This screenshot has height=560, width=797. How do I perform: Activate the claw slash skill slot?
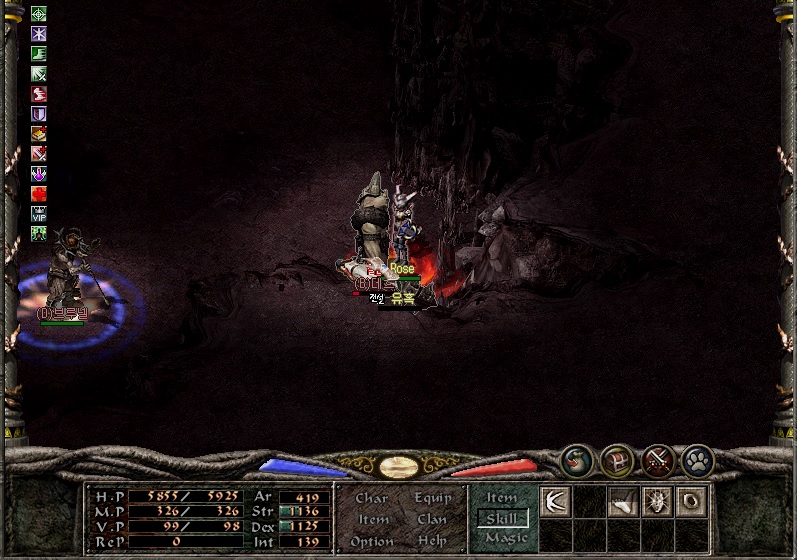point(555,501)
